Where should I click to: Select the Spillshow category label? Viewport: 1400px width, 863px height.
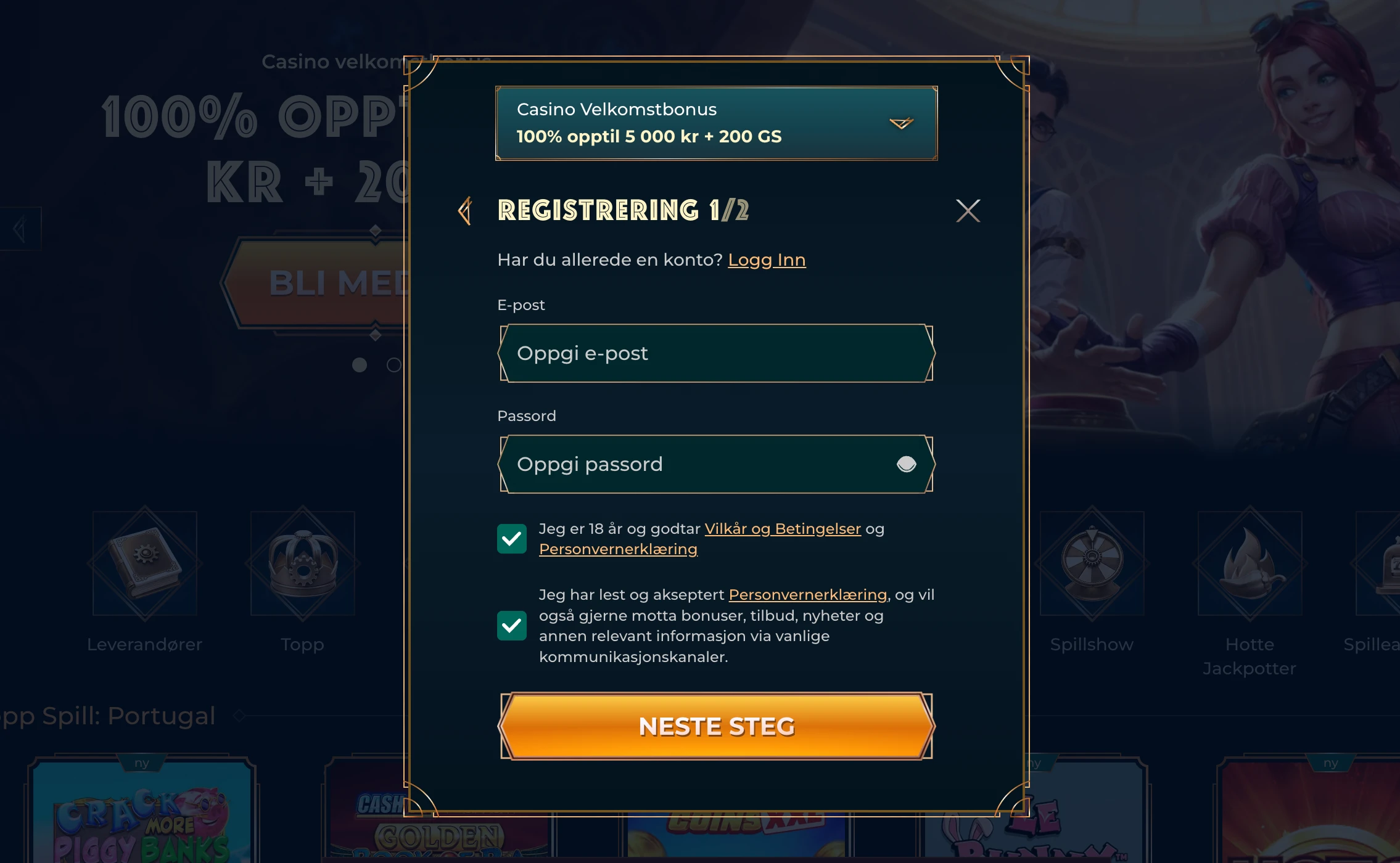point(1091,644)
